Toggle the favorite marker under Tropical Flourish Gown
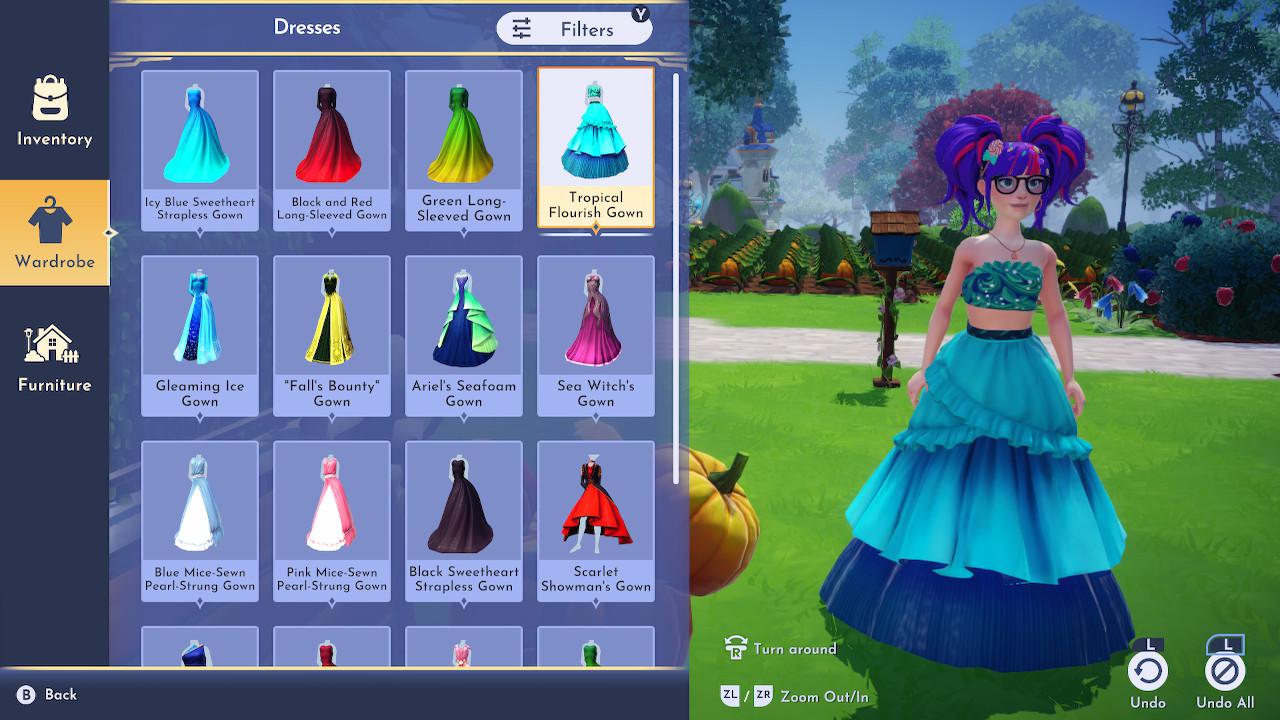The width and height of the screenshot is (1280, 720). [x=595, y=229]
